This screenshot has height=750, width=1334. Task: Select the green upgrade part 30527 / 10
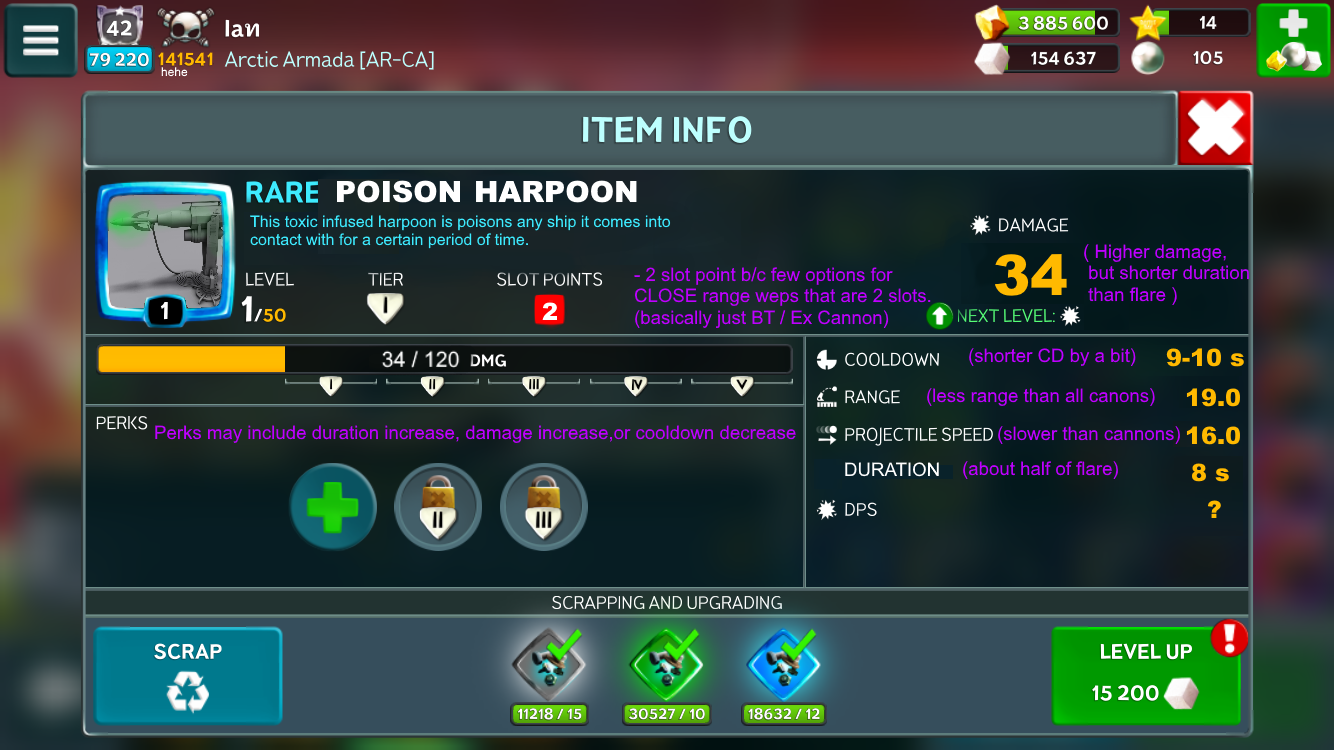667,667
